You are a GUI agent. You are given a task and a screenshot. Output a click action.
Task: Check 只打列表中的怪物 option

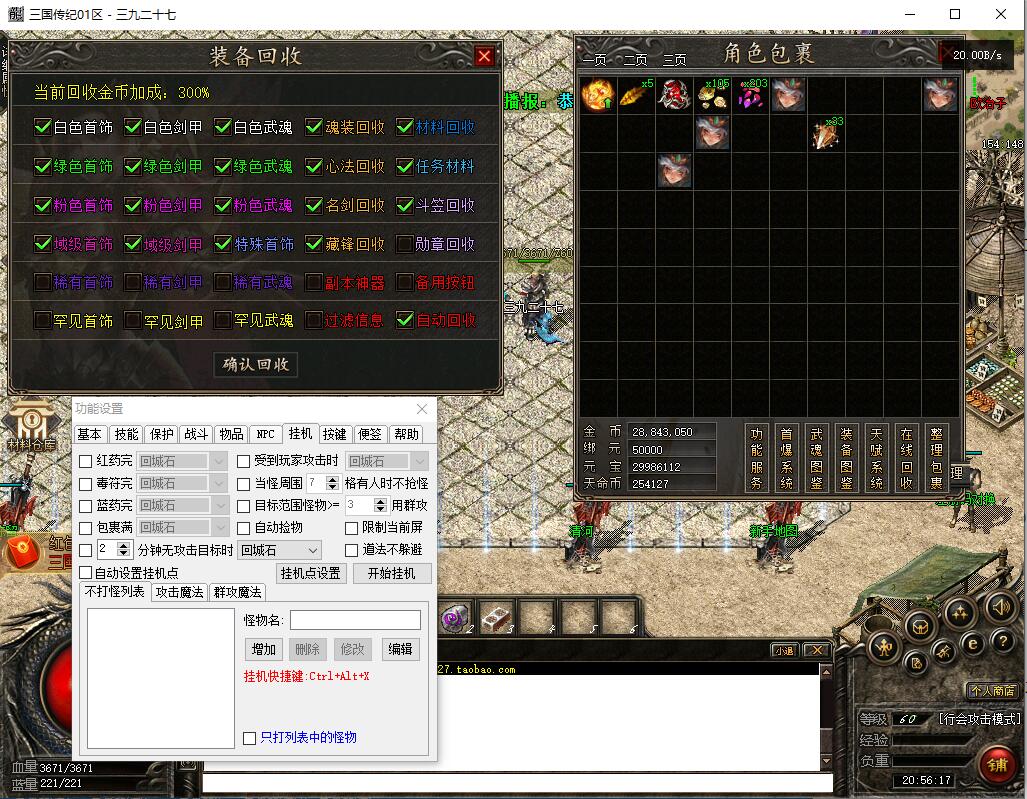click(250, 738)
